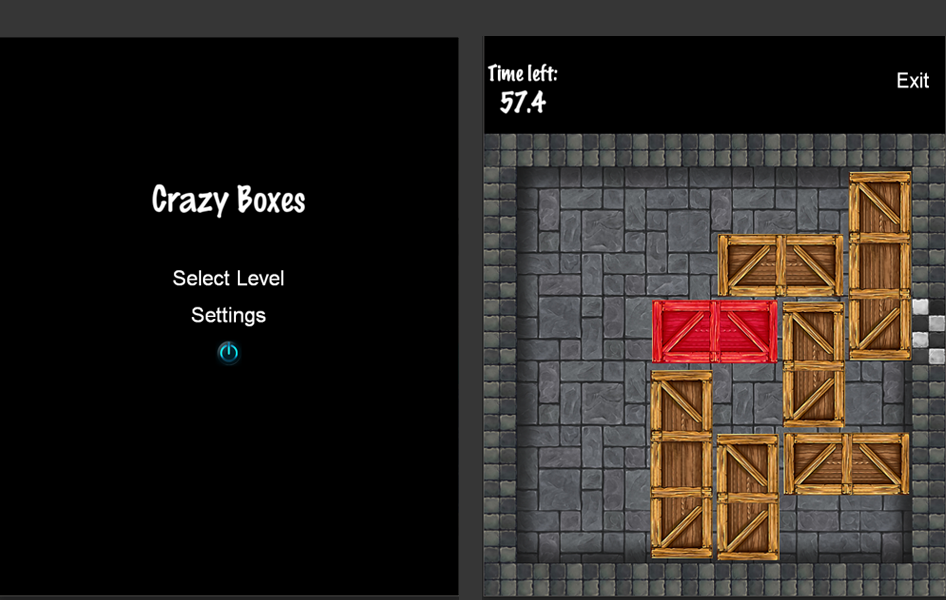This screenshot has height=600, width=946.
Task: Click the blue power icon
Action: 229,352
